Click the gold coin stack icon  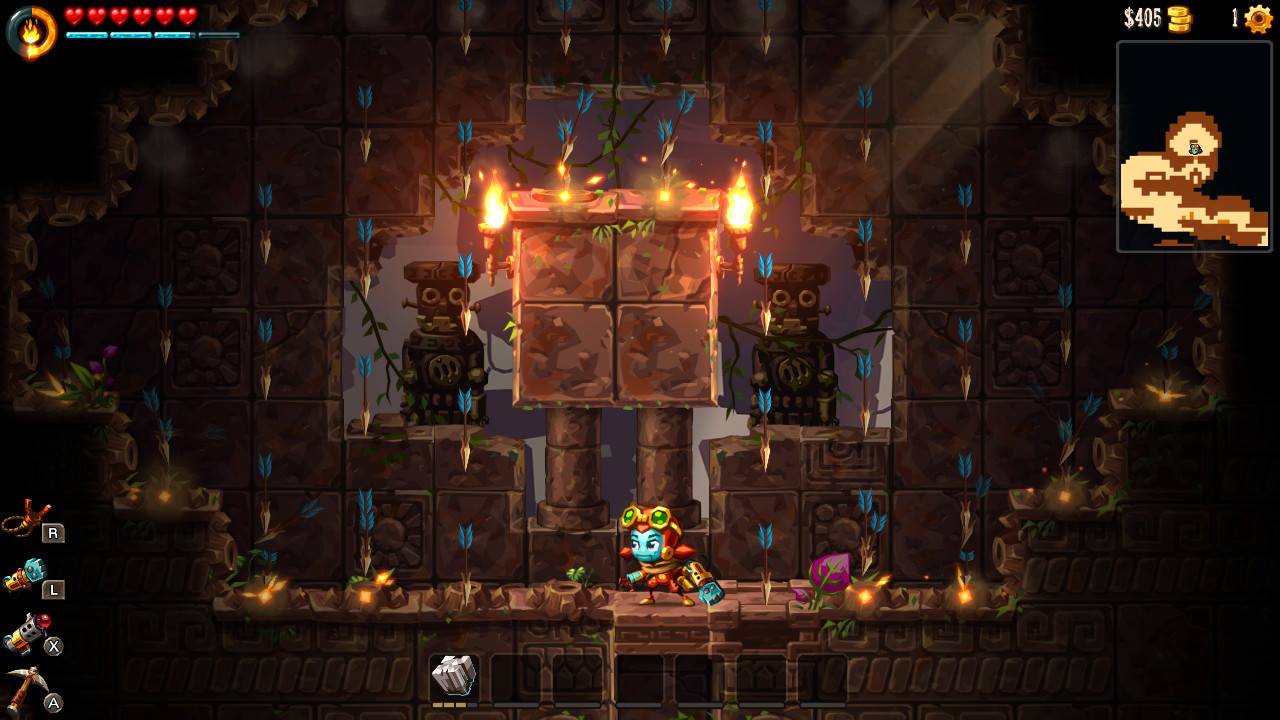pos(1180,19)
